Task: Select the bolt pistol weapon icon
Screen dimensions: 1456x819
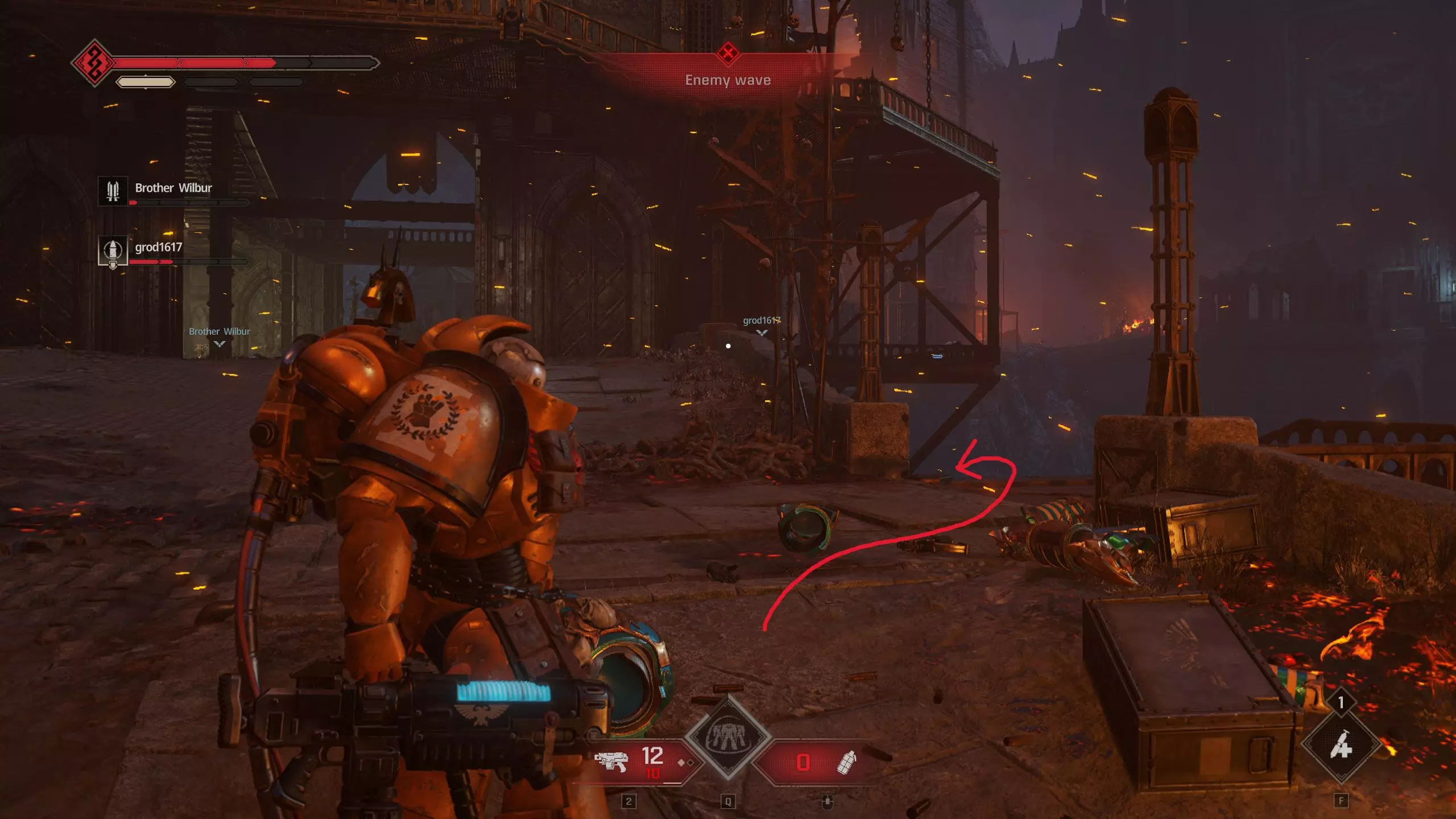Action: [611, 761]
